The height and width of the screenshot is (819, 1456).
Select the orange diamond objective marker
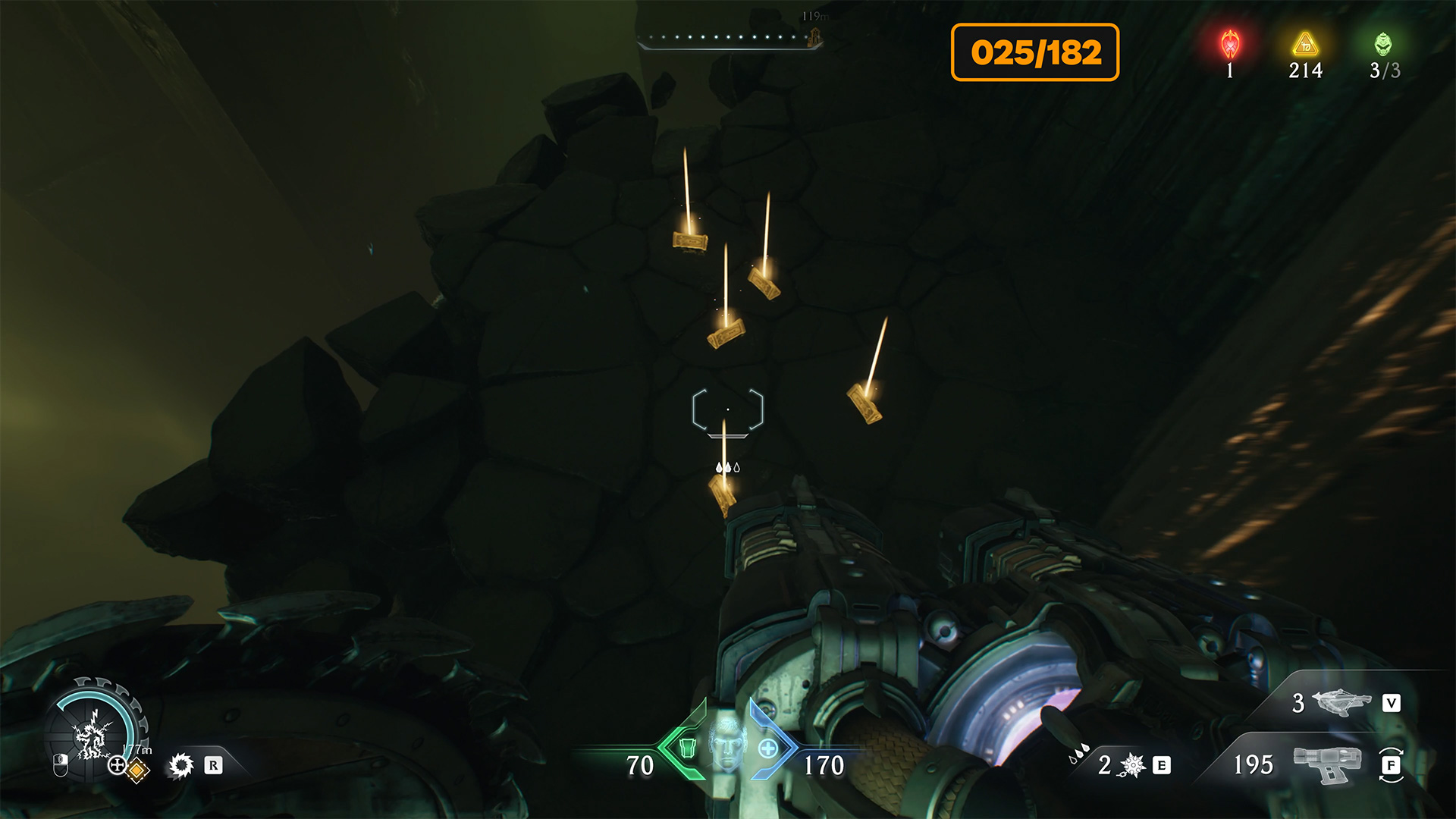136,770
